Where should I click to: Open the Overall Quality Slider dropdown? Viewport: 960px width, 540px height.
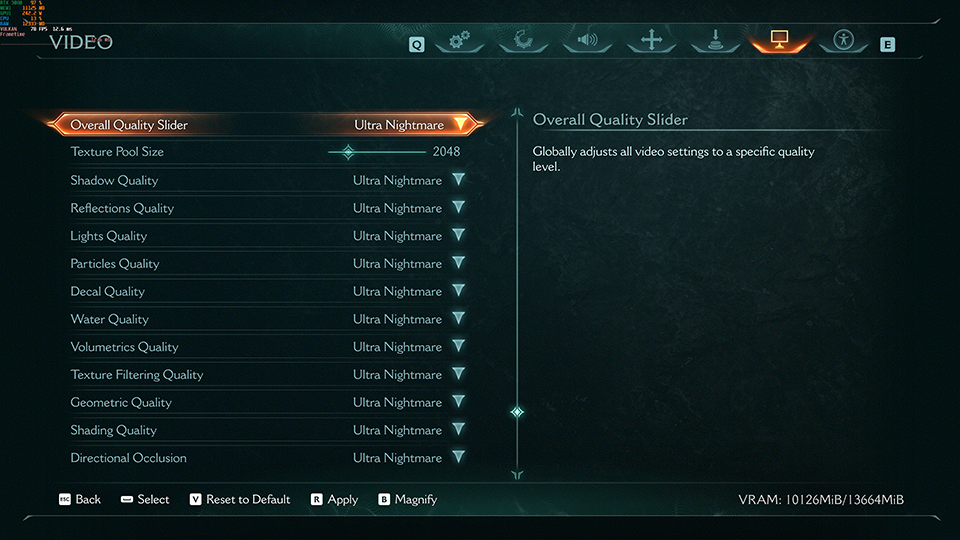459,125
